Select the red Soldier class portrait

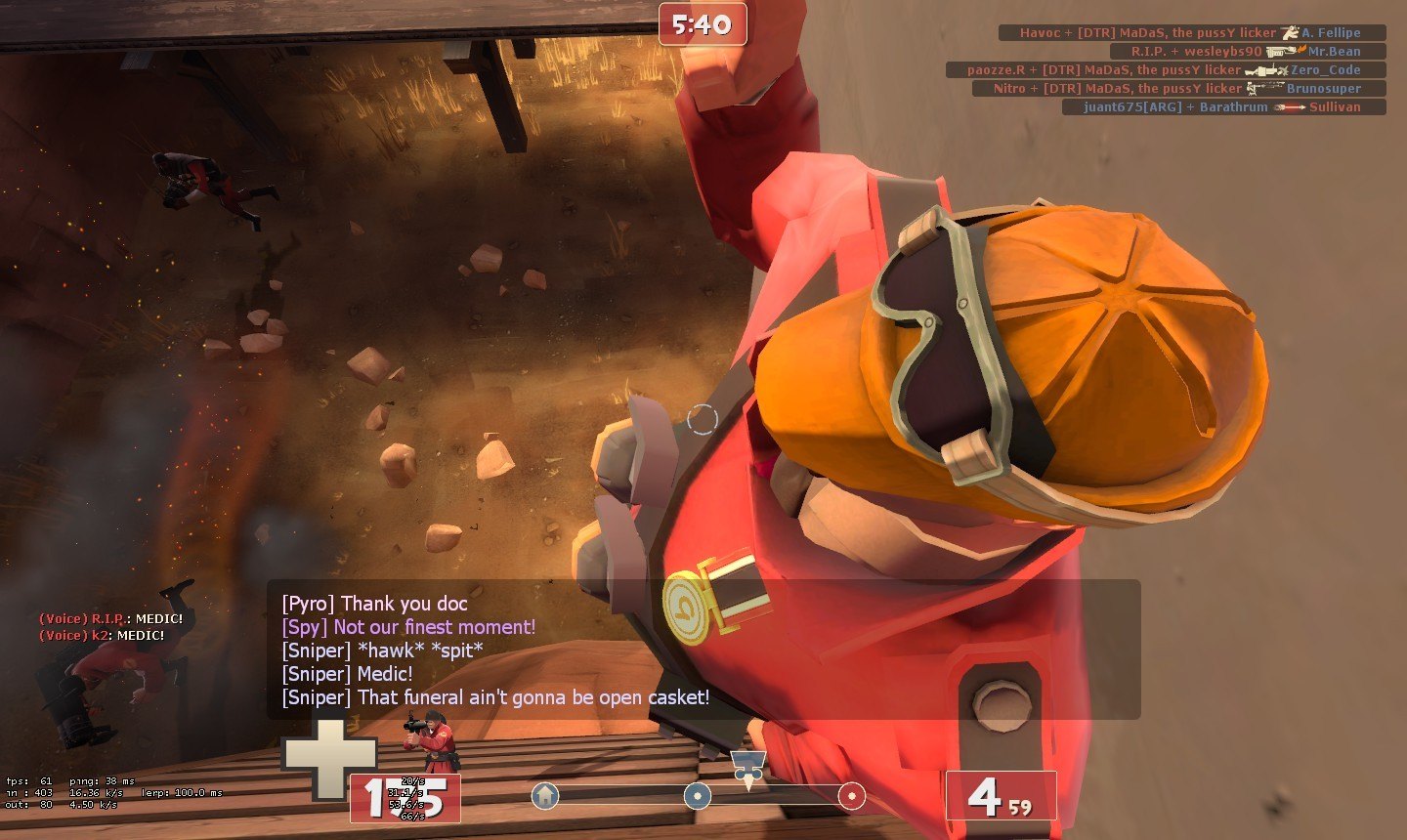coord(431,744)
